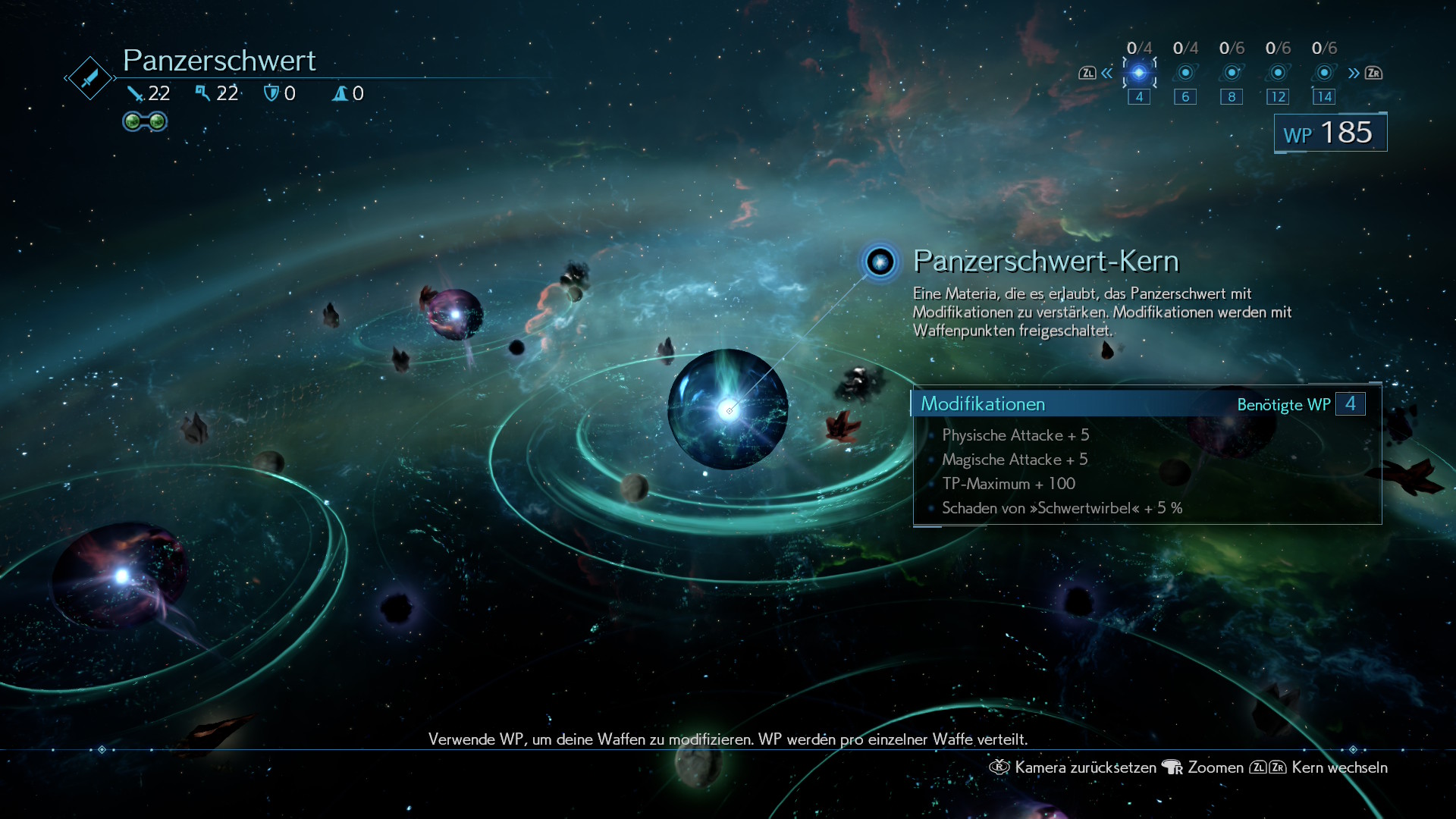The image size is (1456, 819).
Task: Pick the TP-Maximum + 100 modification
Action: point(1009,484)
